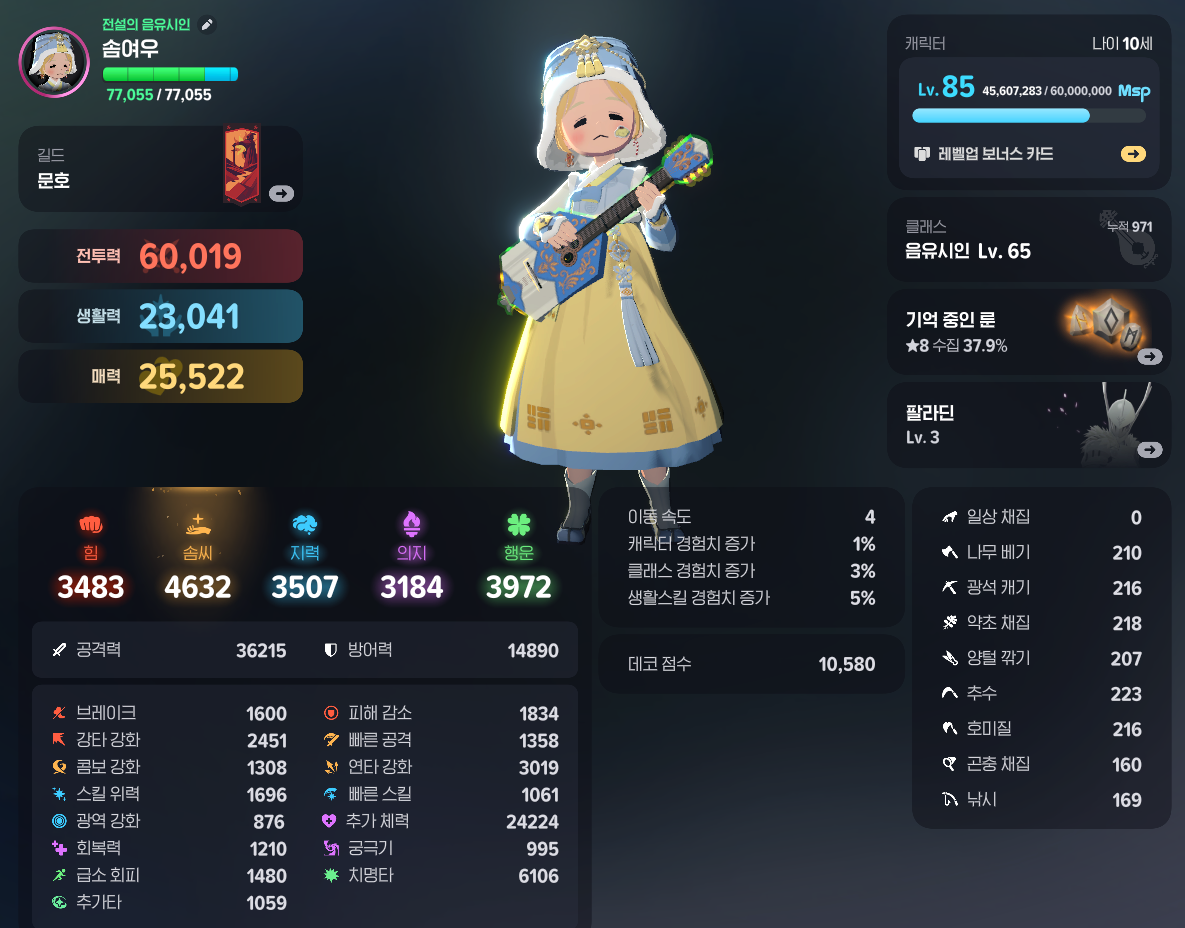Open the 기억 중인 룬 panel arrow
1185x928 pixels.
pyautogui.click(x=1149, y=357)
